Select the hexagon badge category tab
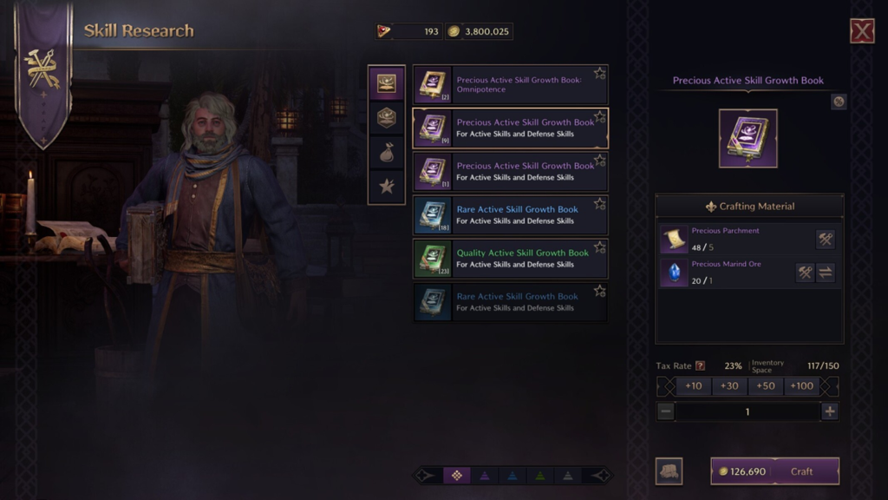 pos(386,118)
